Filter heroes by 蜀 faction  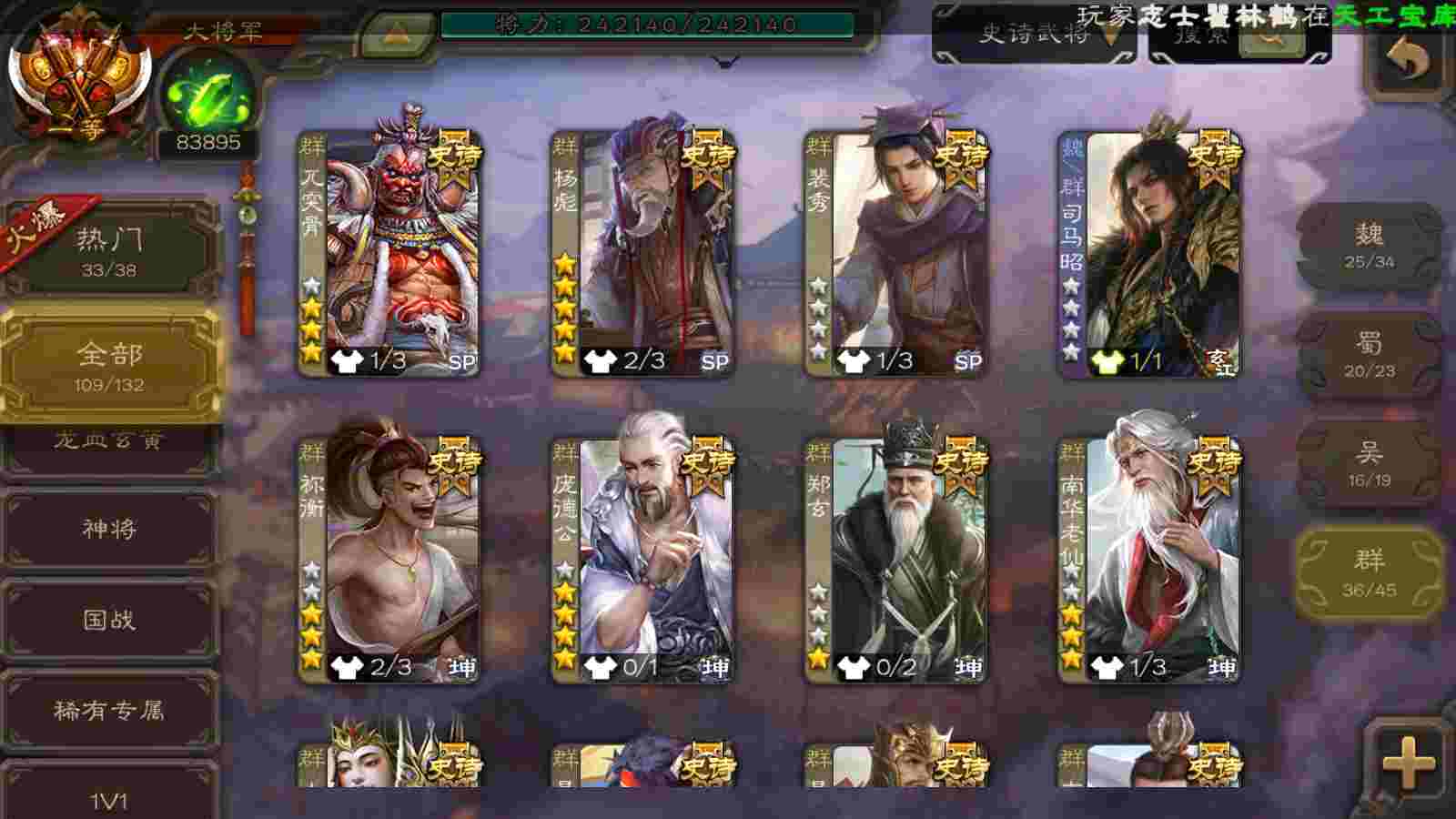coord(1369,355)
